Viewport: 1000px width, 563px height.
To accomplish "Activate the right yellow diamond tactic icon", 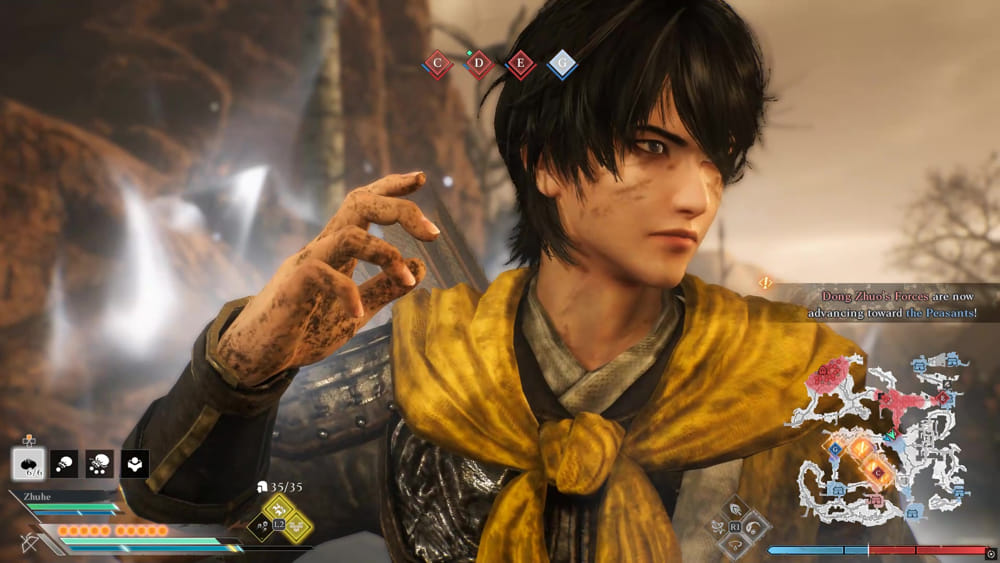I will pyautogui.click(x=297, y=526).
